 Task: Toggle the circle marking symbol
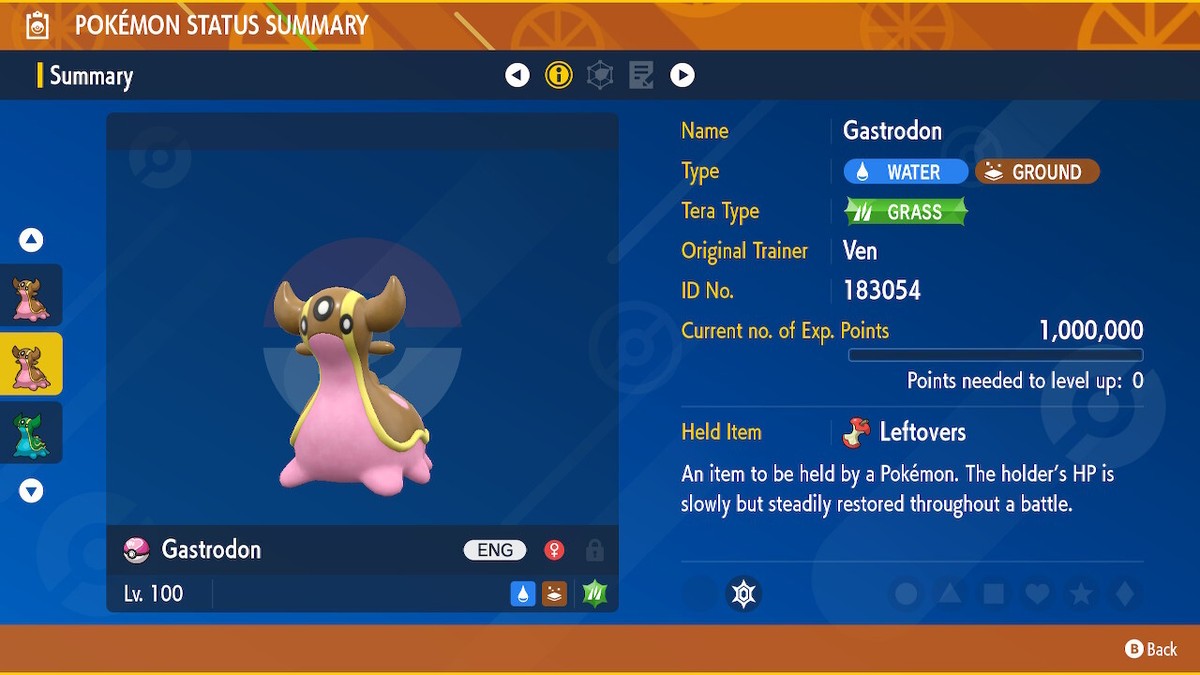pyautogui.click(x=906, y=594)
